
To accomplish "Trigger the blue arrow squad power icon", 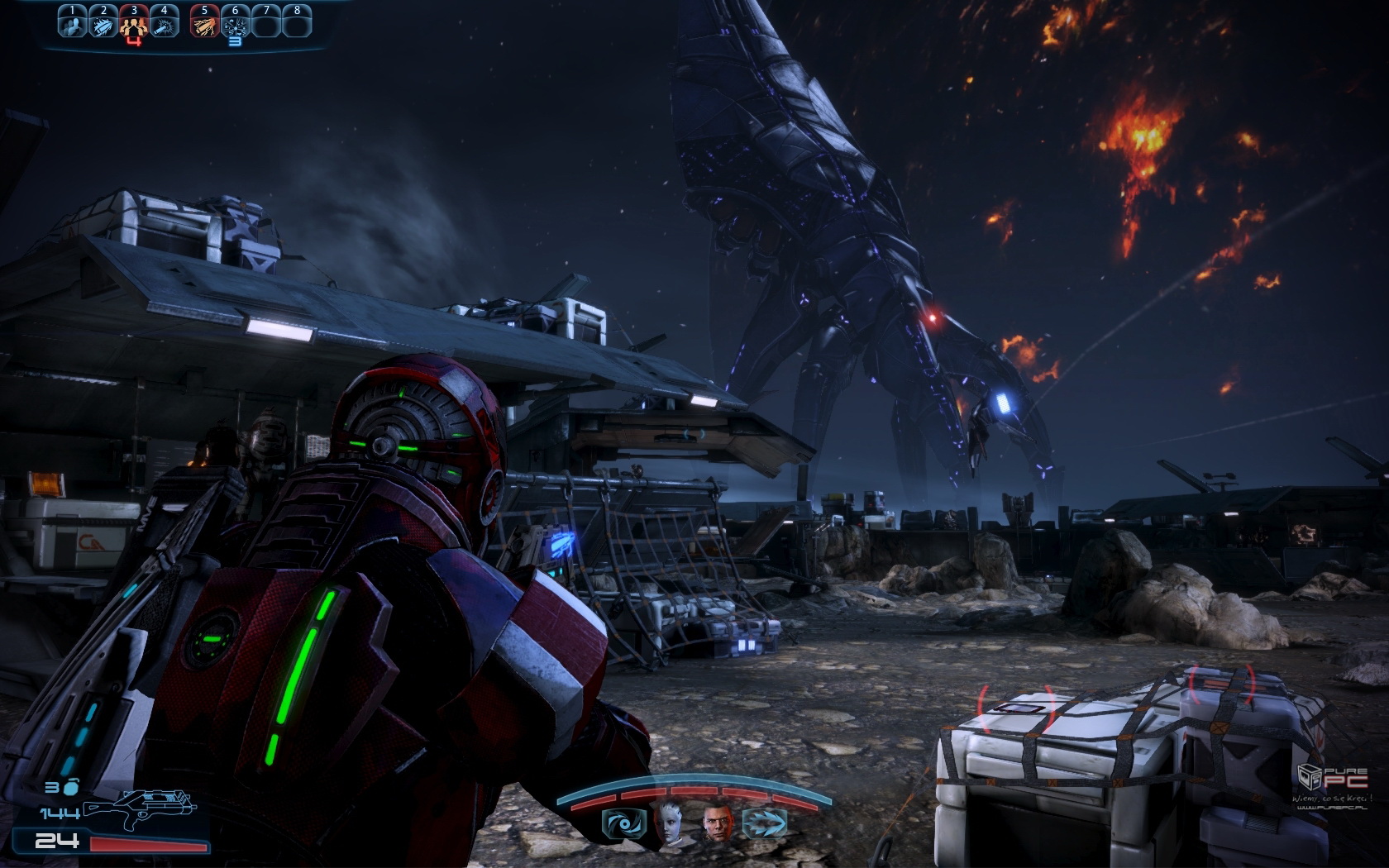I will click(x=764, y=823).
